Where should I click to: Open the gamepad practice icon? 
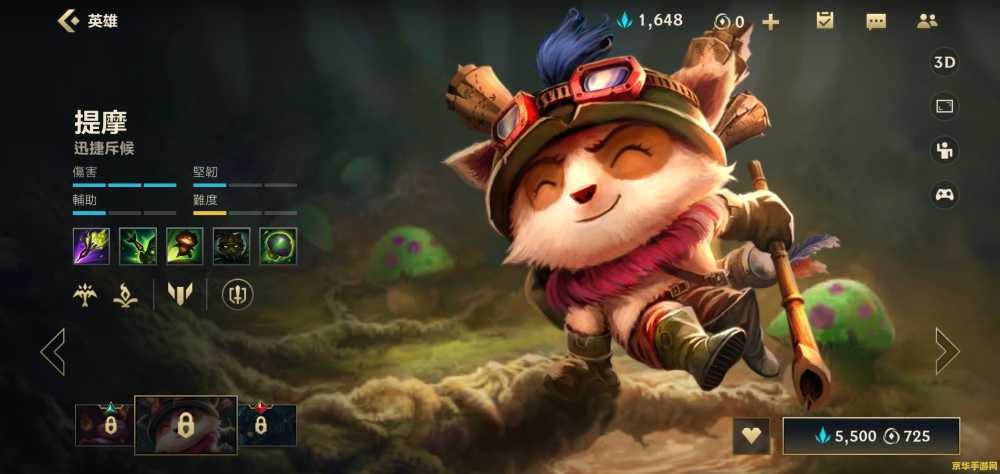(944, 195)
